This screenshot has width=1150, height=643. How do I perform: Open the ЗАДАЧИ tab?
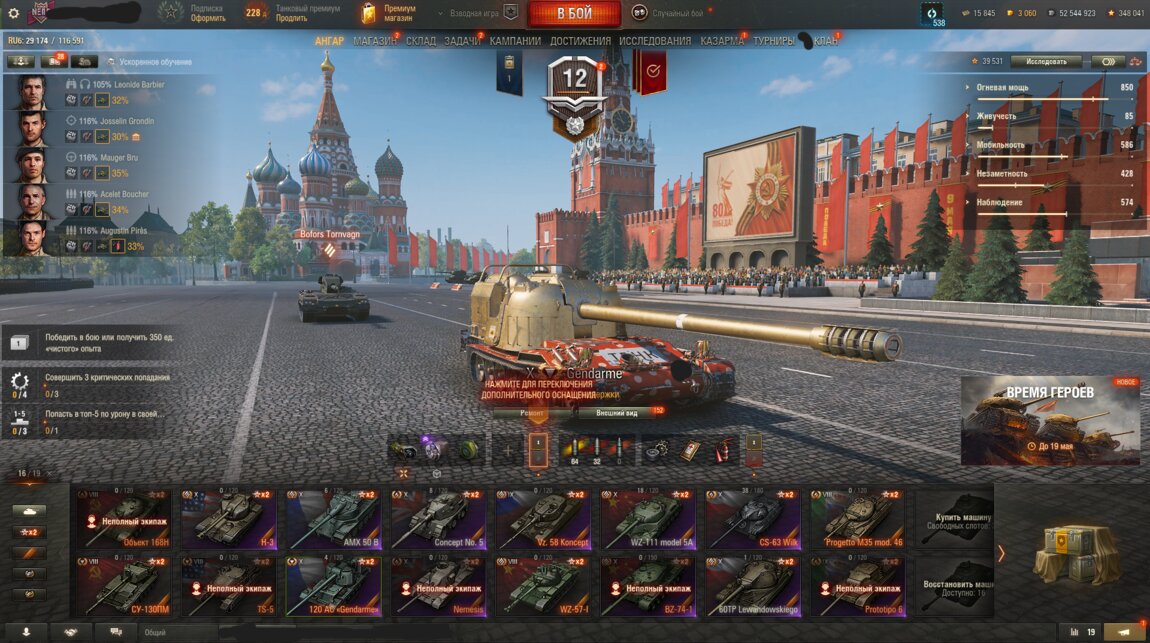[463, 41]
